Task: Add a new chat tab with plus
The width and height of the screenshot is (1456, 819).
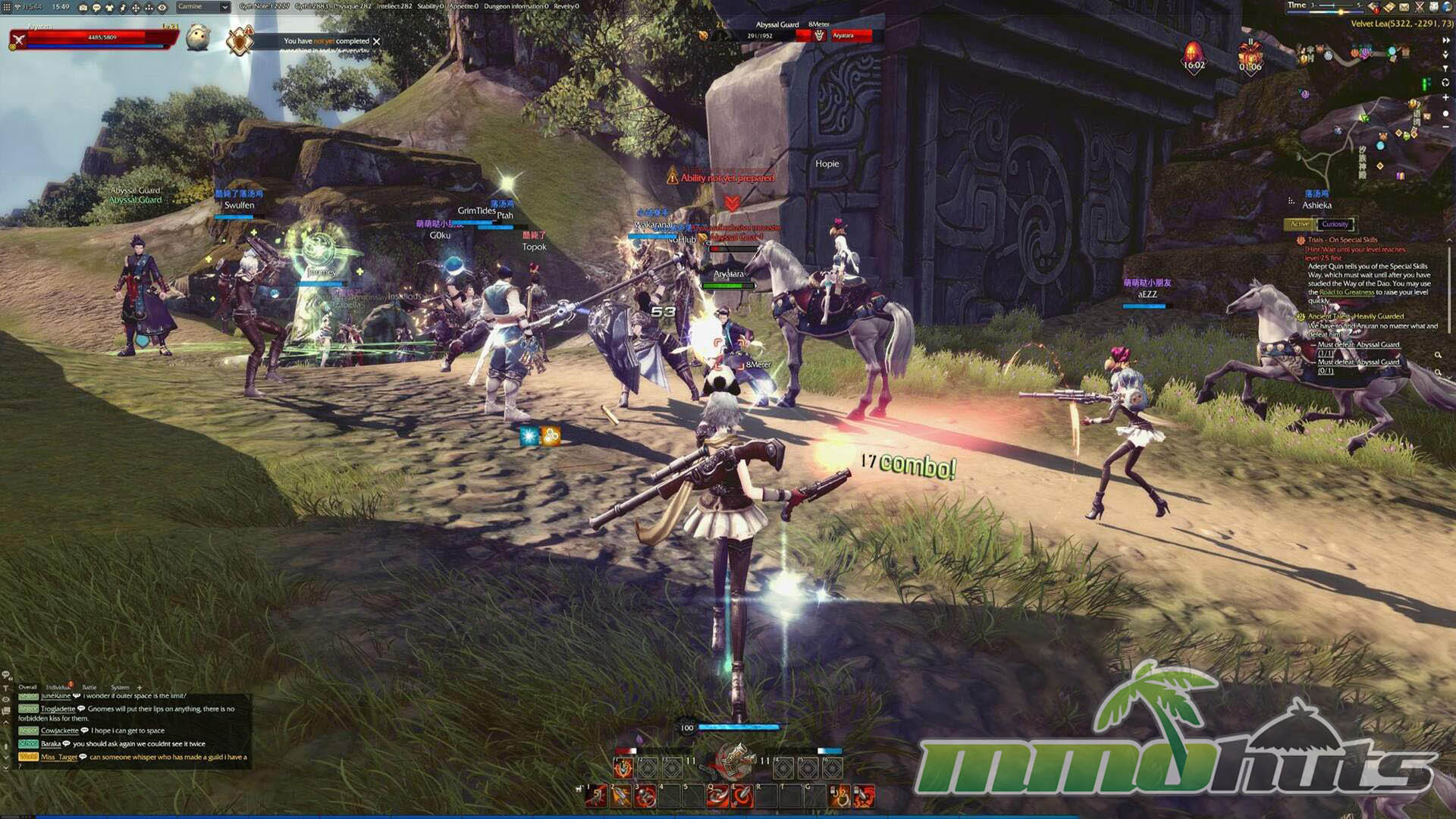Action: [140, 687]
